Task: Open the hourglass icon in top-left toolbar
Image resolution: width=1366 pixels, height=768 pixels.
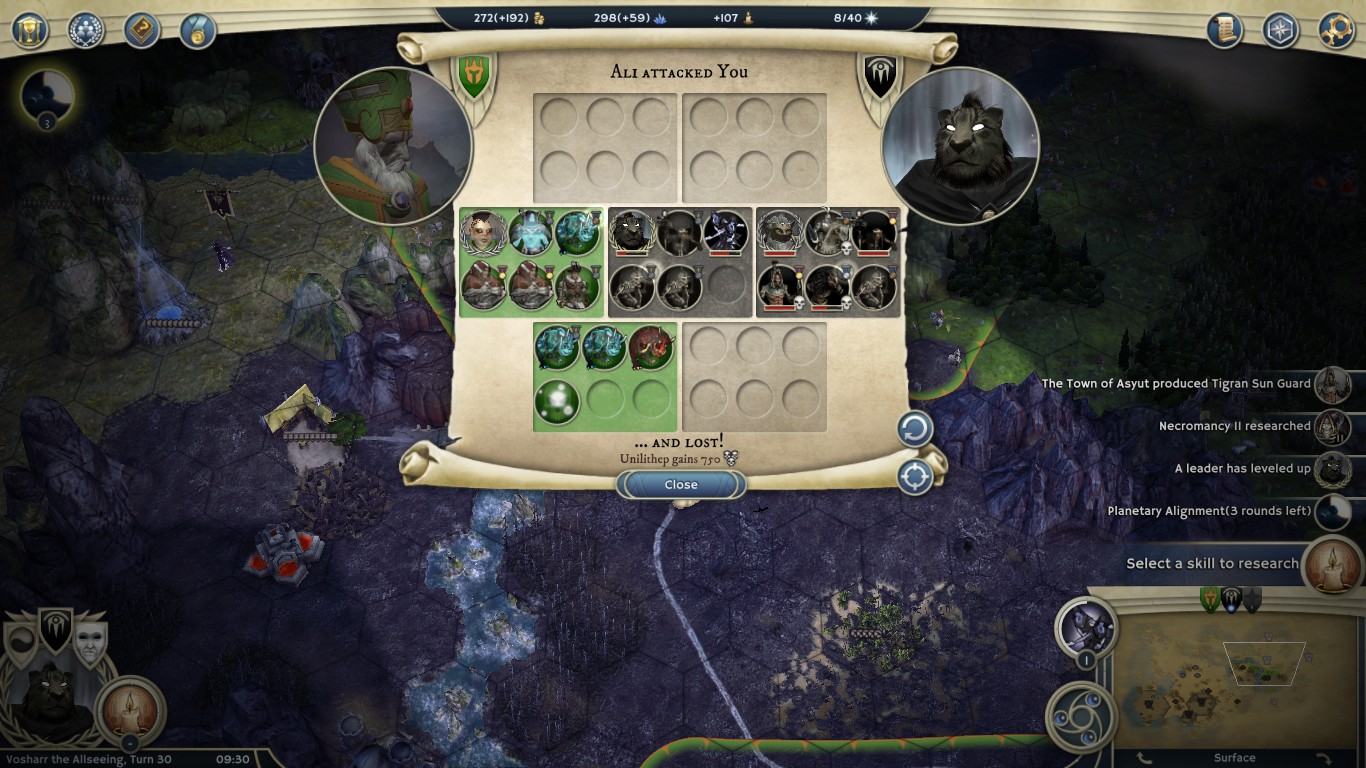Action: point(30,30)
